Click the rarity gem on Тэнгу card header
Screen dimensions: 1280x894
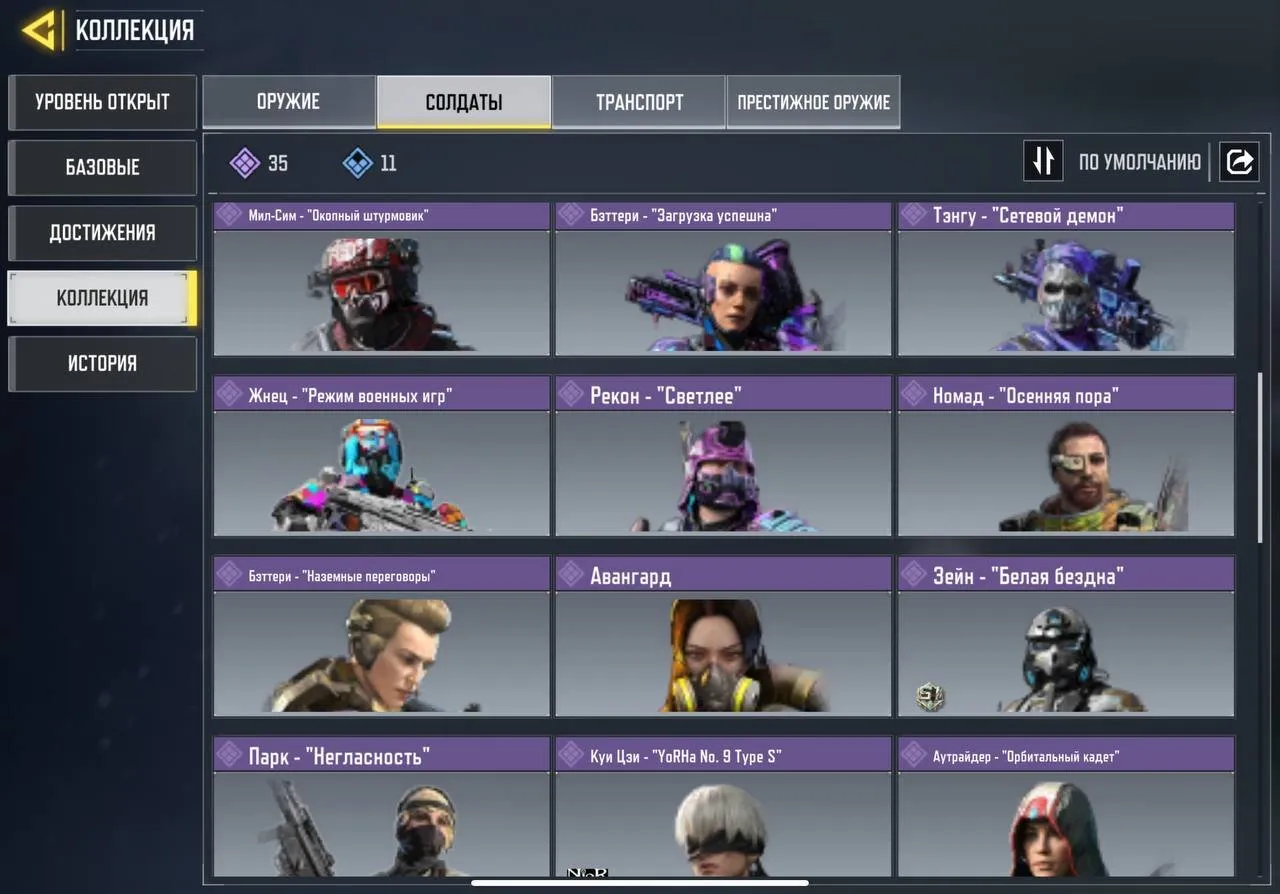(x=912, y=214)
